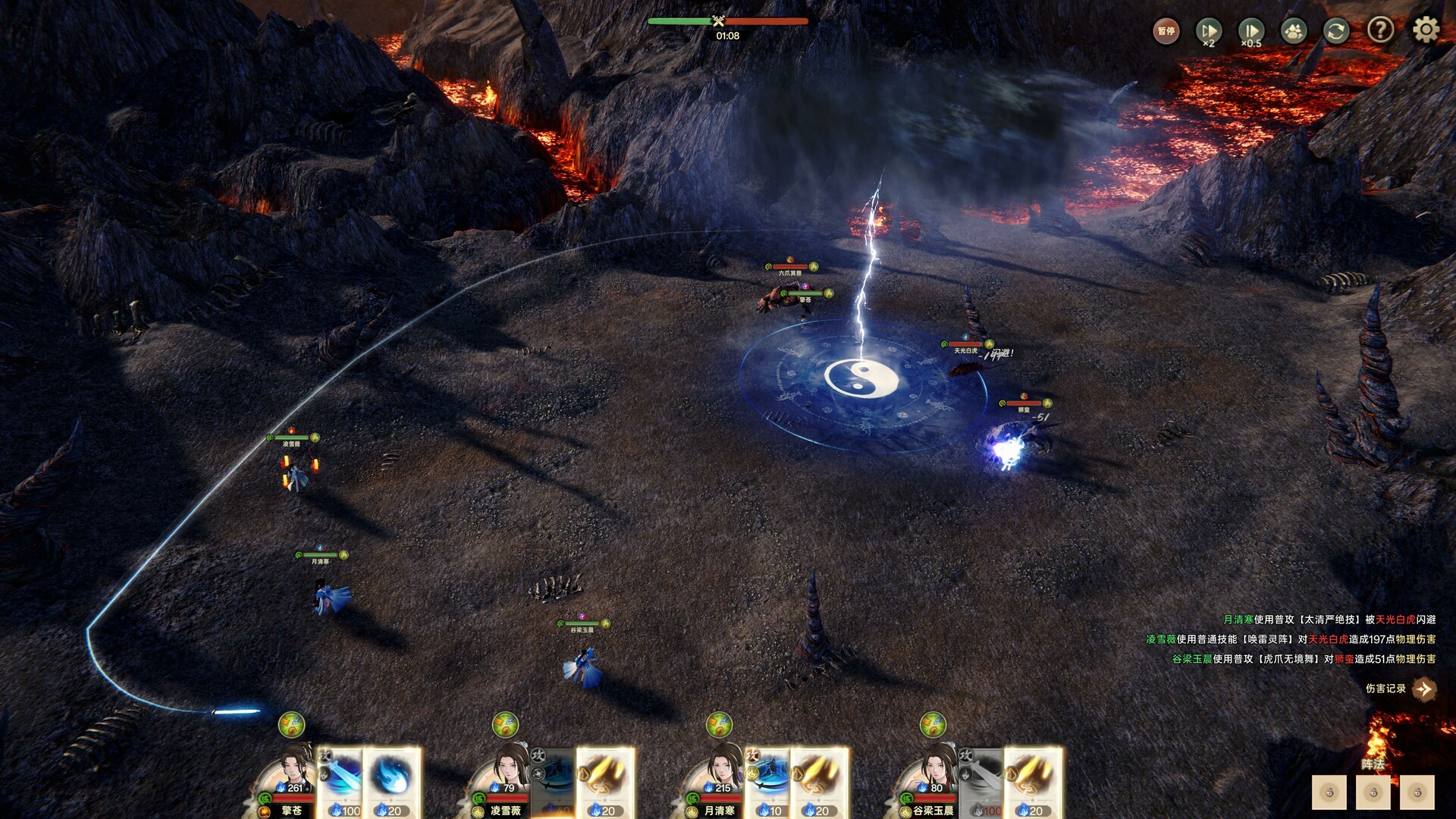Pause the battle with the 暂停 button
This screenshot has height=819, width=1456.
click(x=1166, y=31)
